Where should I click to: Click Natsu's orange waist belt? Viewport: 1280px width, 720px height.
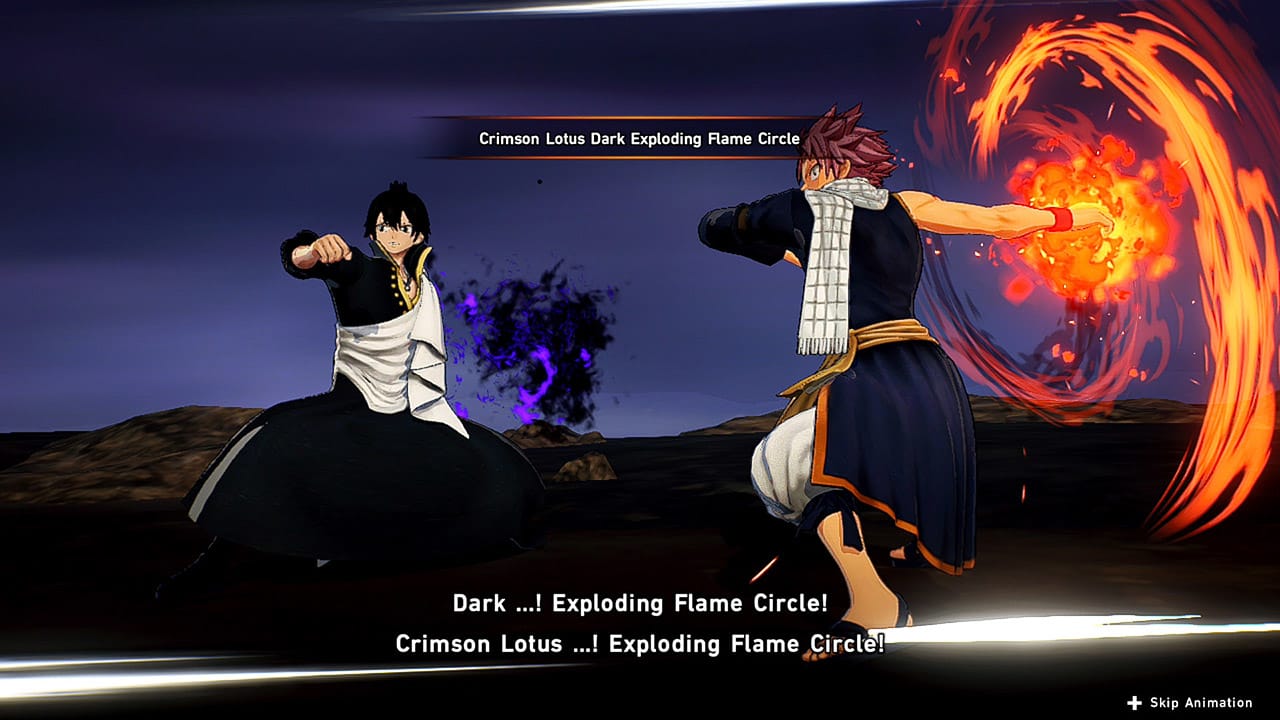point(890,330)
